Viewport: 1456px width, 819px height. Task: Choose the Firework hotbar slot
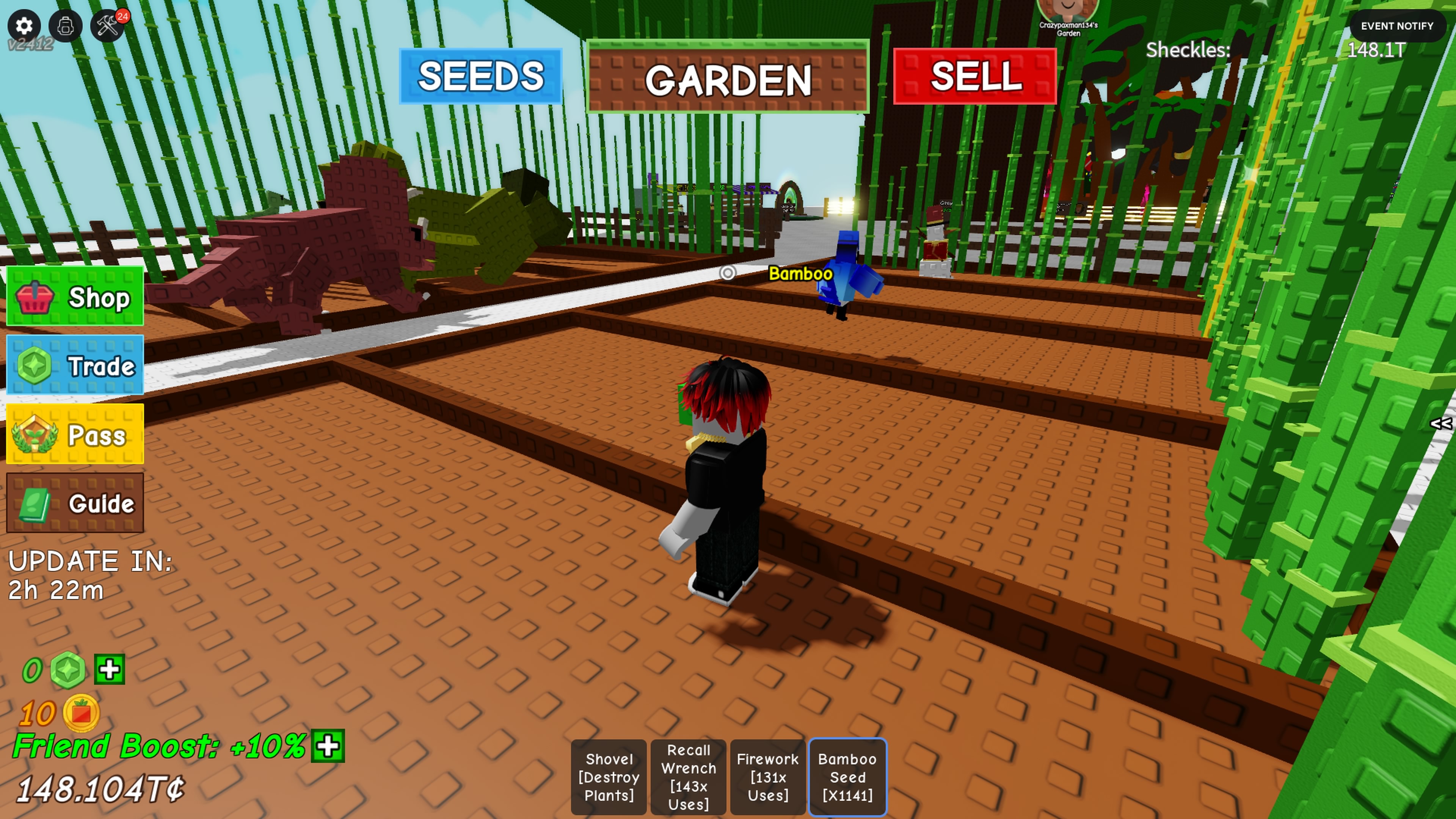pyautogui.click(x=767, y=777)
